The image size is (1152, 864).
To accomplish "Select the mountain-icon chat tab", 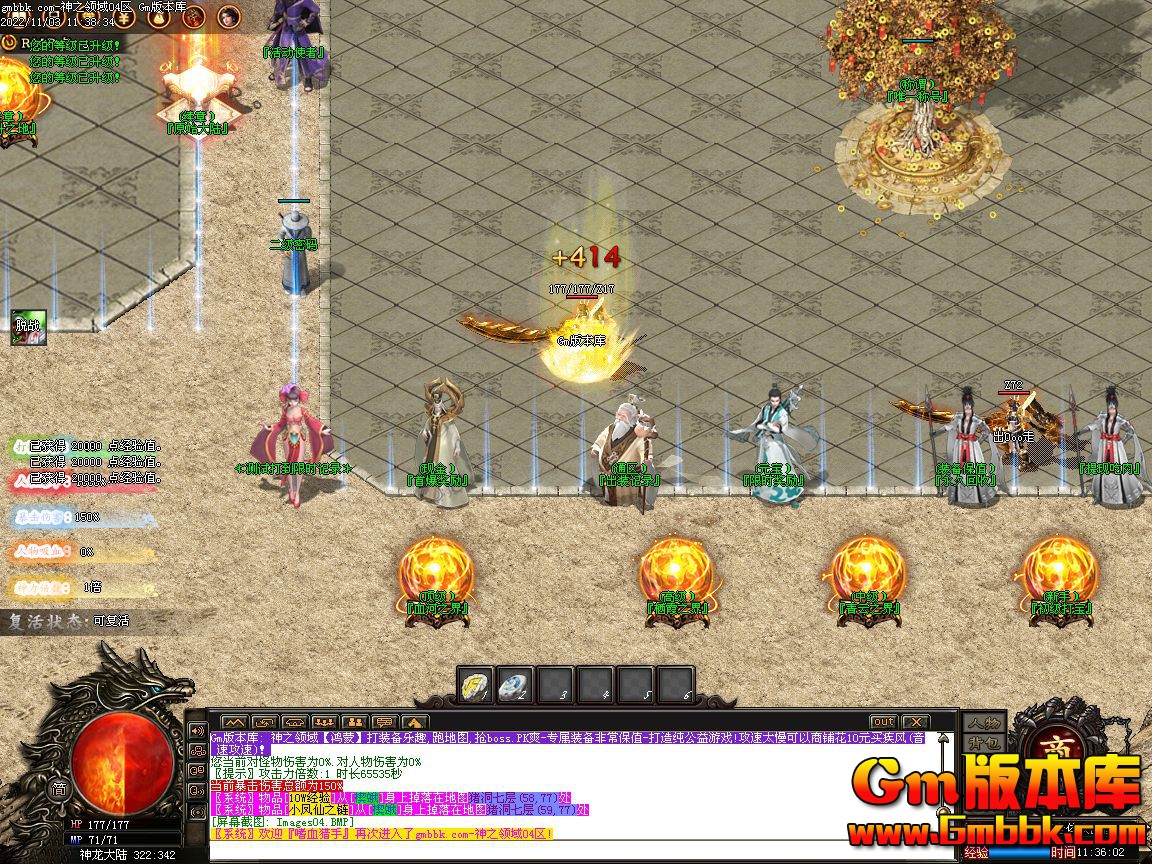I will (x=415, y=722).
